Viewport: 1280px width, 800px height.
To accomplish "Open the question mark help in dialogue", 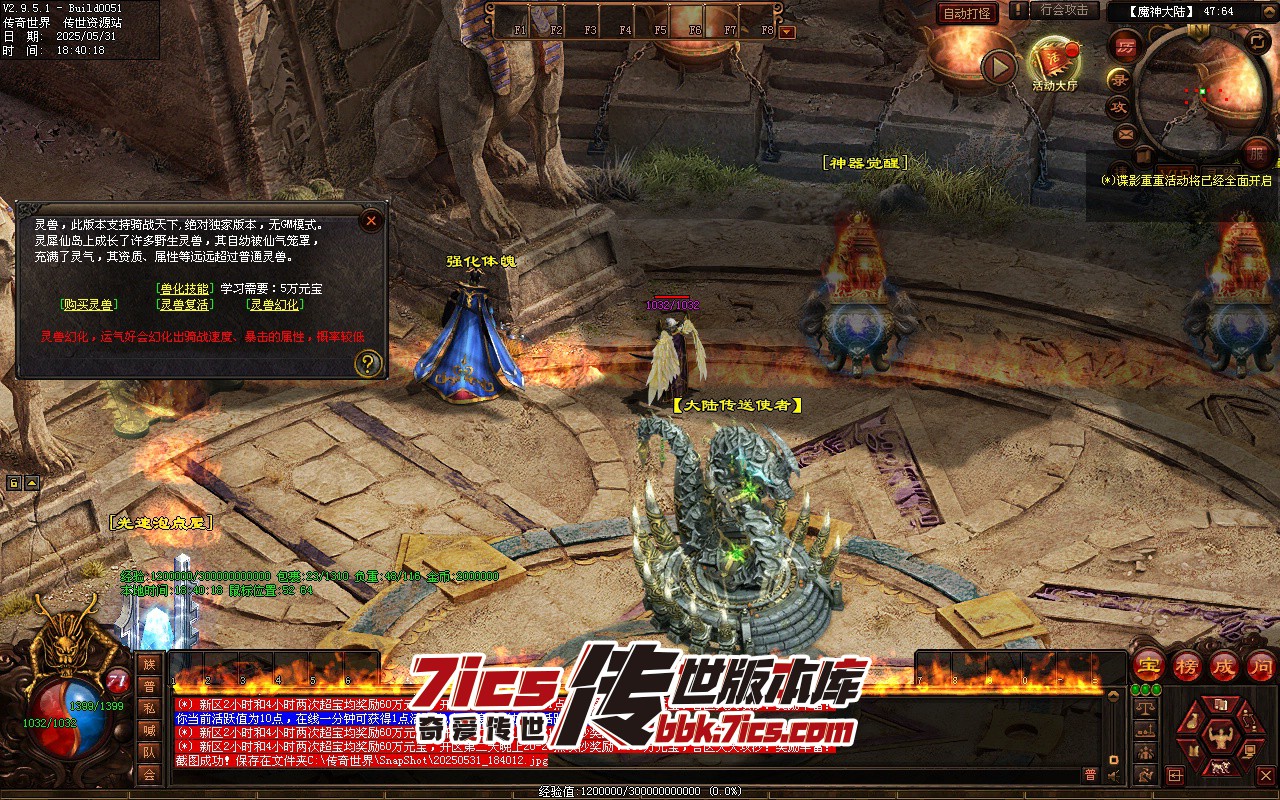I will (369, 363).
